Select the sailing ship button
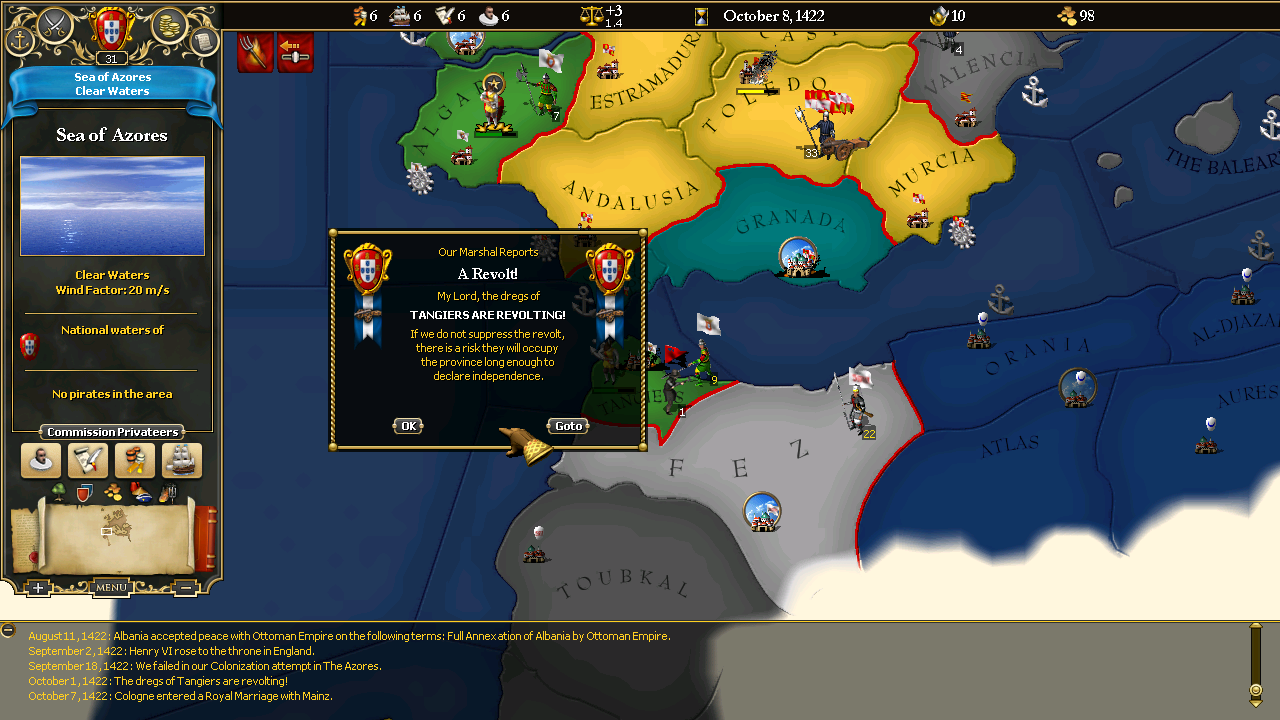This screenshot has width=1280, height=720. pos(182,461)
